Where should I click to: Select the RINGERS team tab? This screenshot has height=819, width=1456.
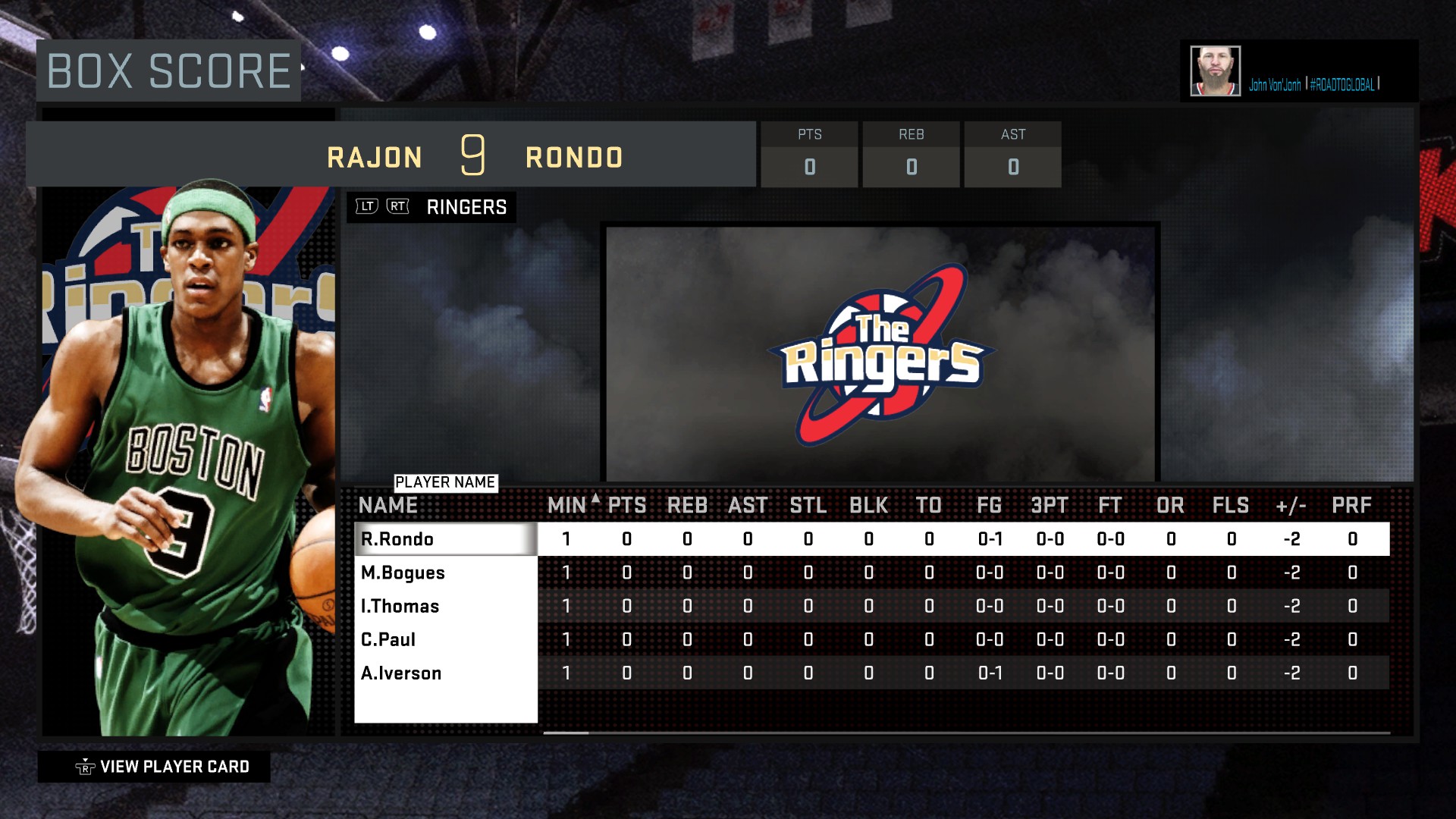click(465, 206)
